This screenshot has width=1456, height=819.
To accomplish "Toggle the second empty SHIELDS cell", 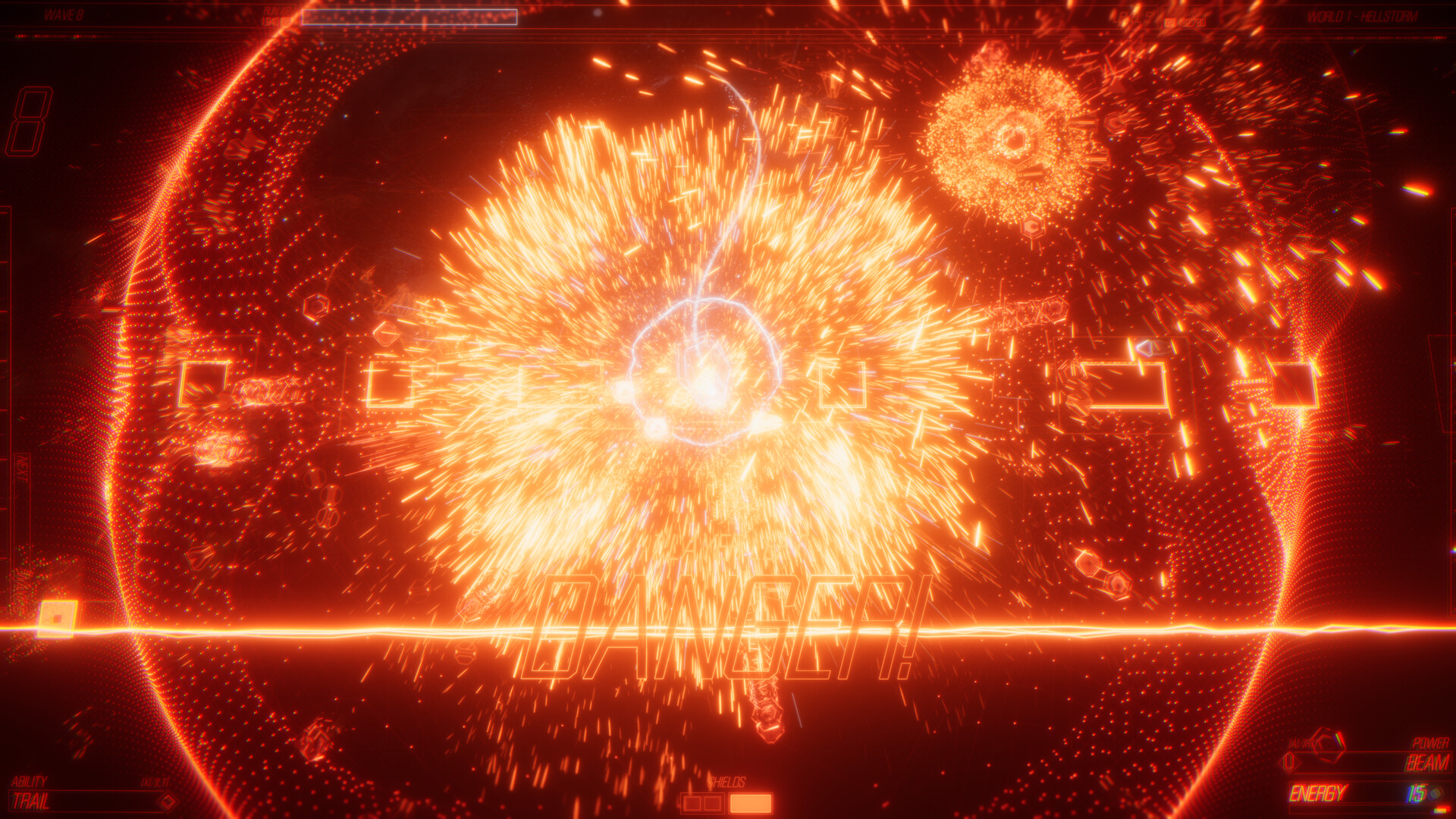I will [711, 803].
